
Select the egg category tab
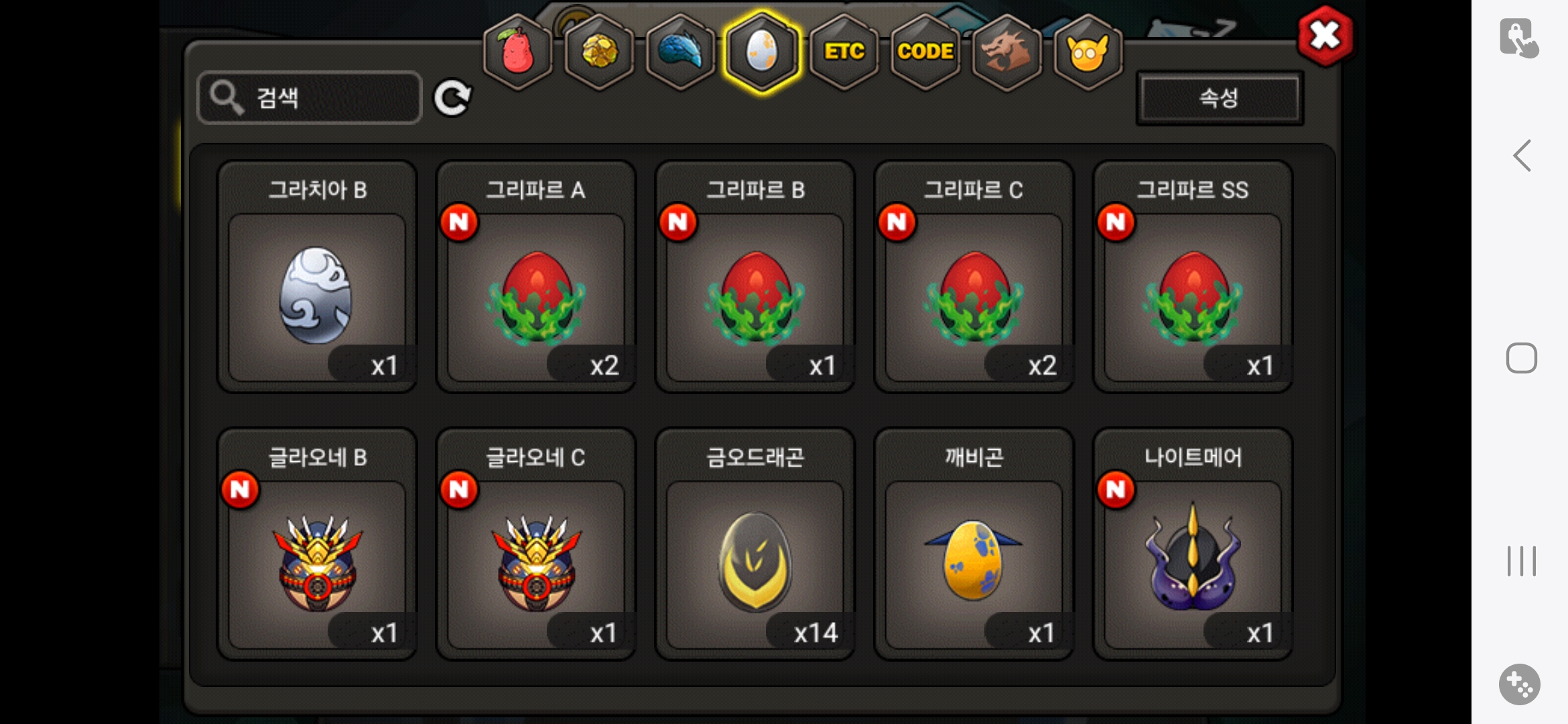click(762, 52)
